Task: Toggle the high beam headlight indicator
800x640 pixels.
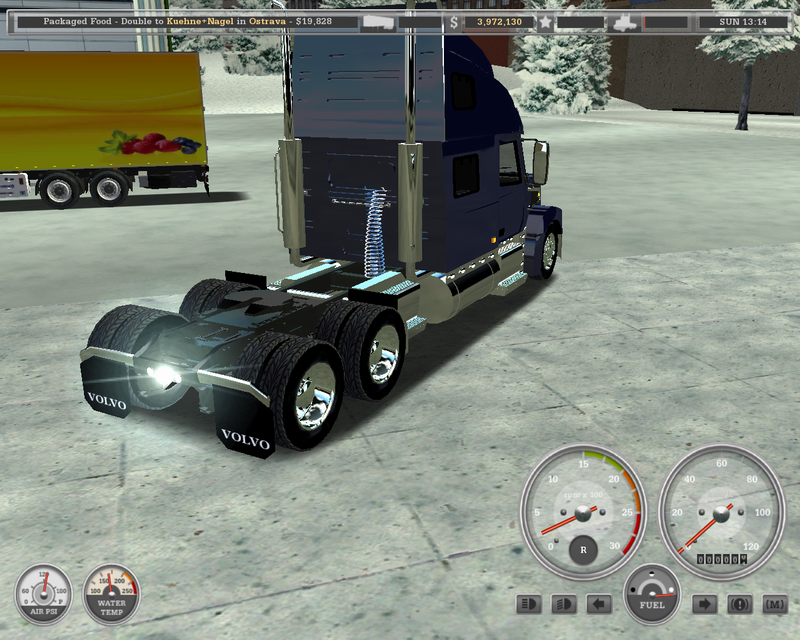Action: (529, 604)
